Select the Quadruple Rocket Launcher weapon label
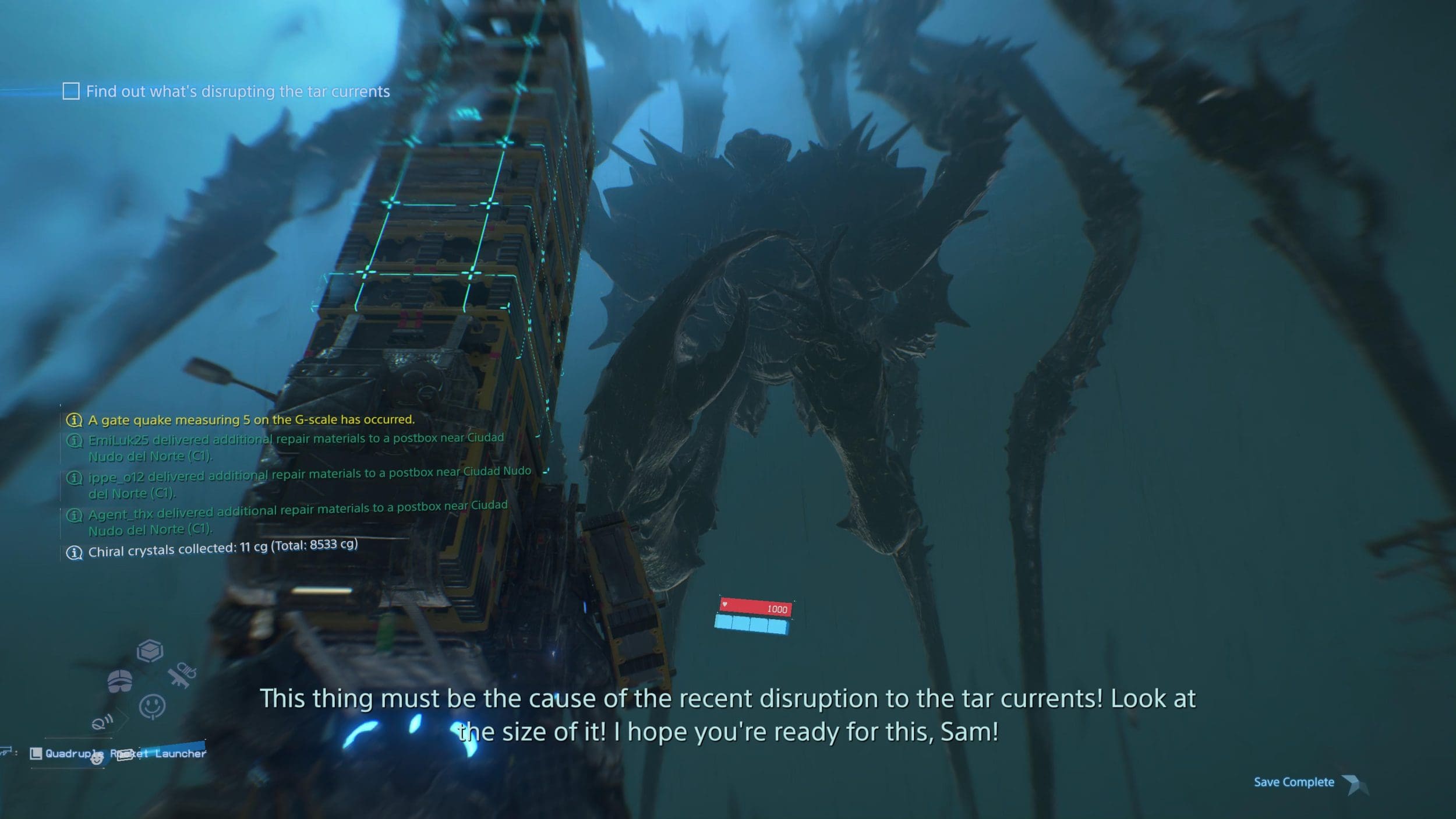Screen dimensions: 1456x819 click(125, 754)
